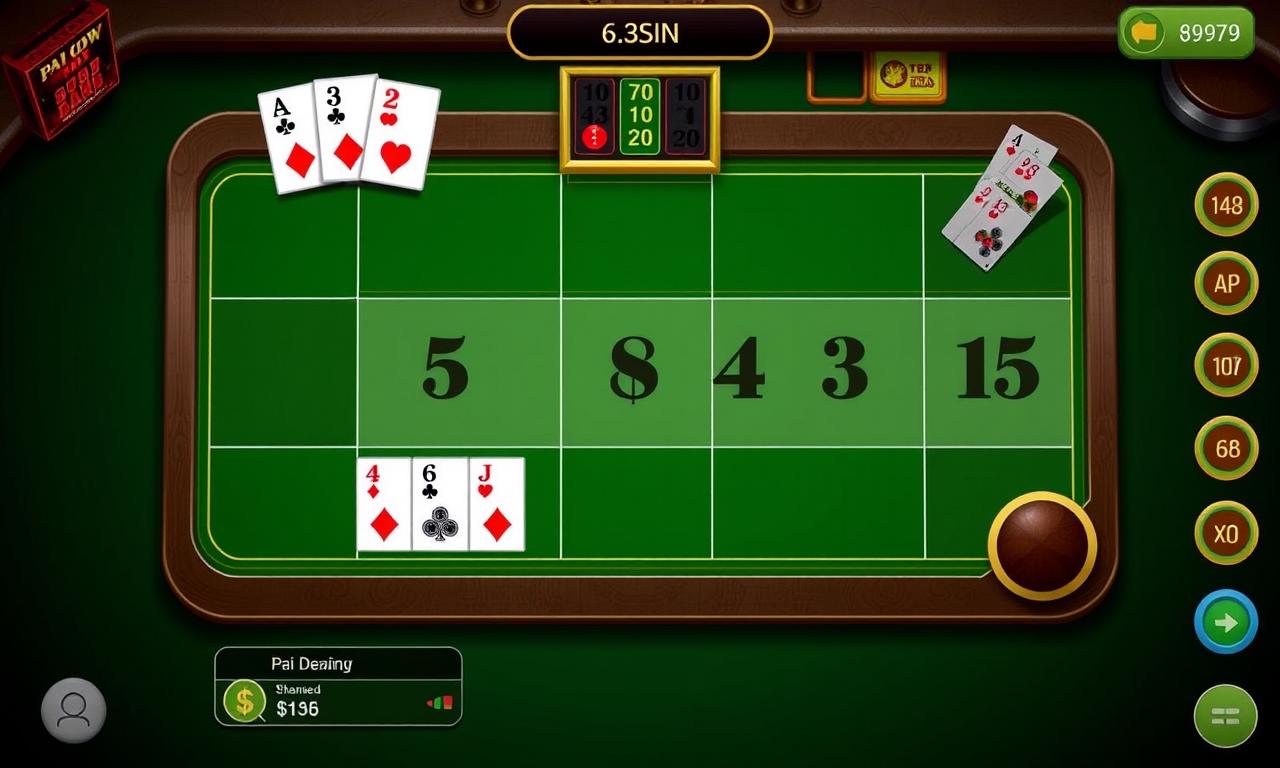Choose the Jack of diamonds card

tap(497, 505)
